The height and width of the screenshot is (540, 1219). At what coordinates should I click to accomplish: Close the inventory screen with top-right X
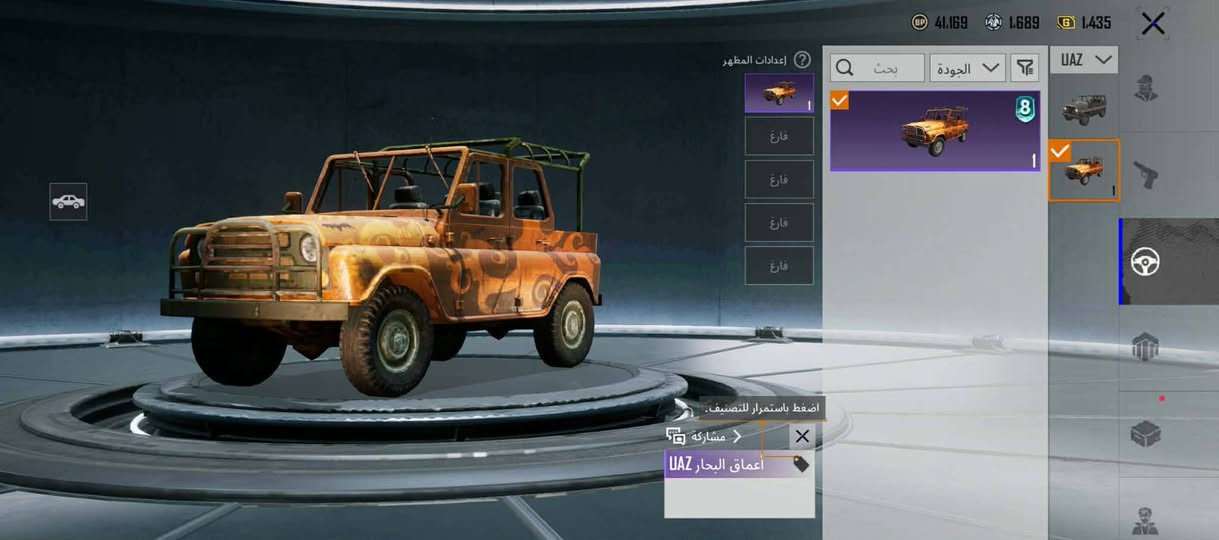coord(1152,24)
